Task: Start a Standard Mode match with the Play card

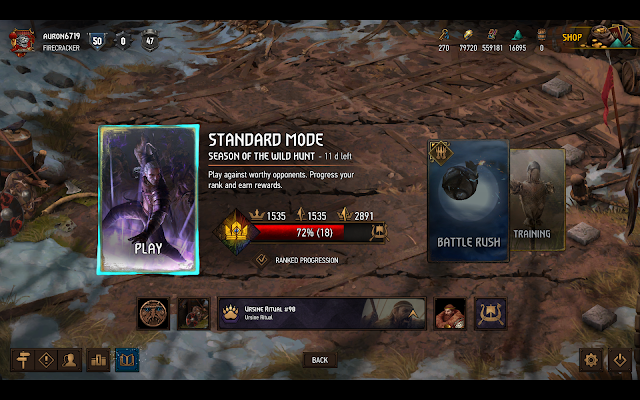Action: [x=148, y=200]
